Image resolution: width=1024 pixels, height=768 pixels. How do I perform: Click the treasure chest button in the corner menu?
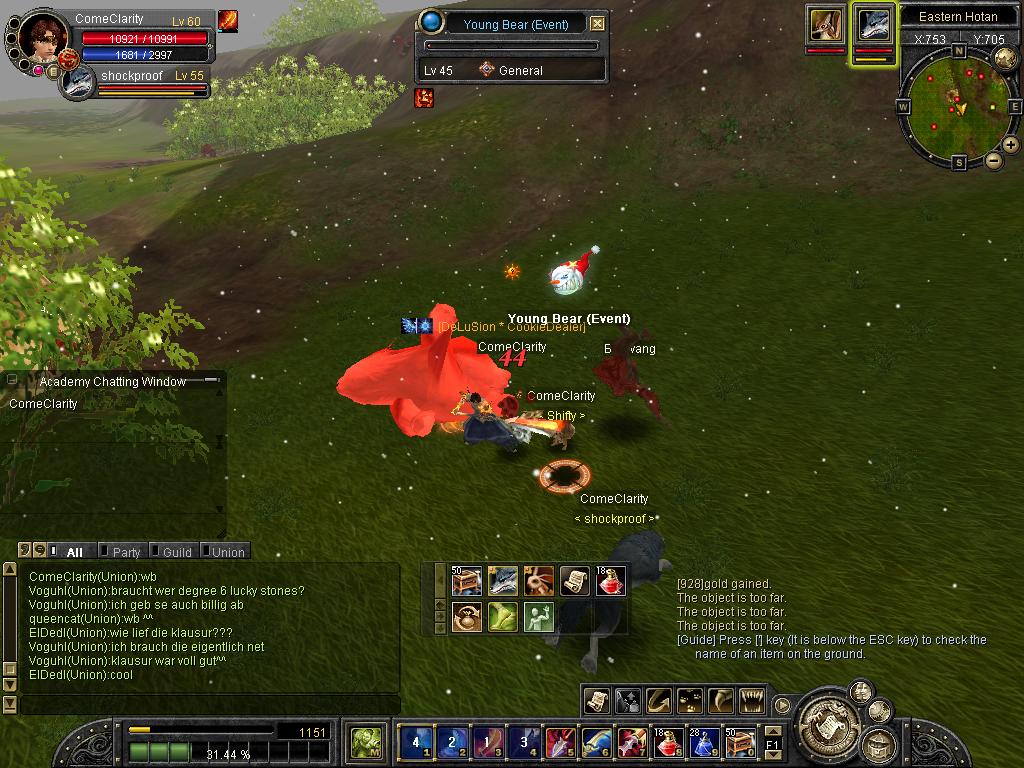click(x=879, y=744)
